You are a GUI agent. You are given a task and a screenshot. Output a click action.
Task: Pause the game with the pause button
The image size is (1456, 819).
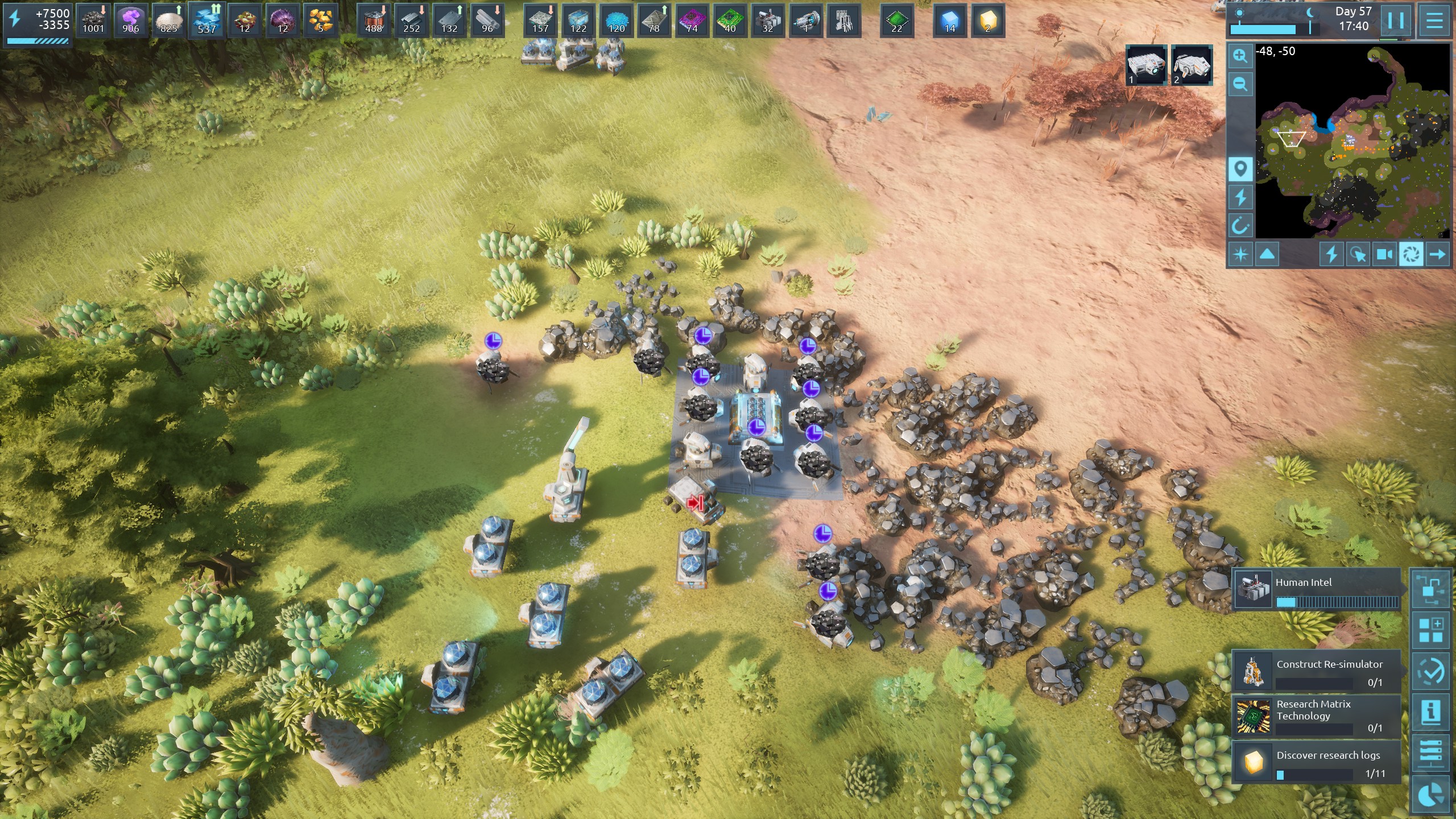click(1396, 21)
